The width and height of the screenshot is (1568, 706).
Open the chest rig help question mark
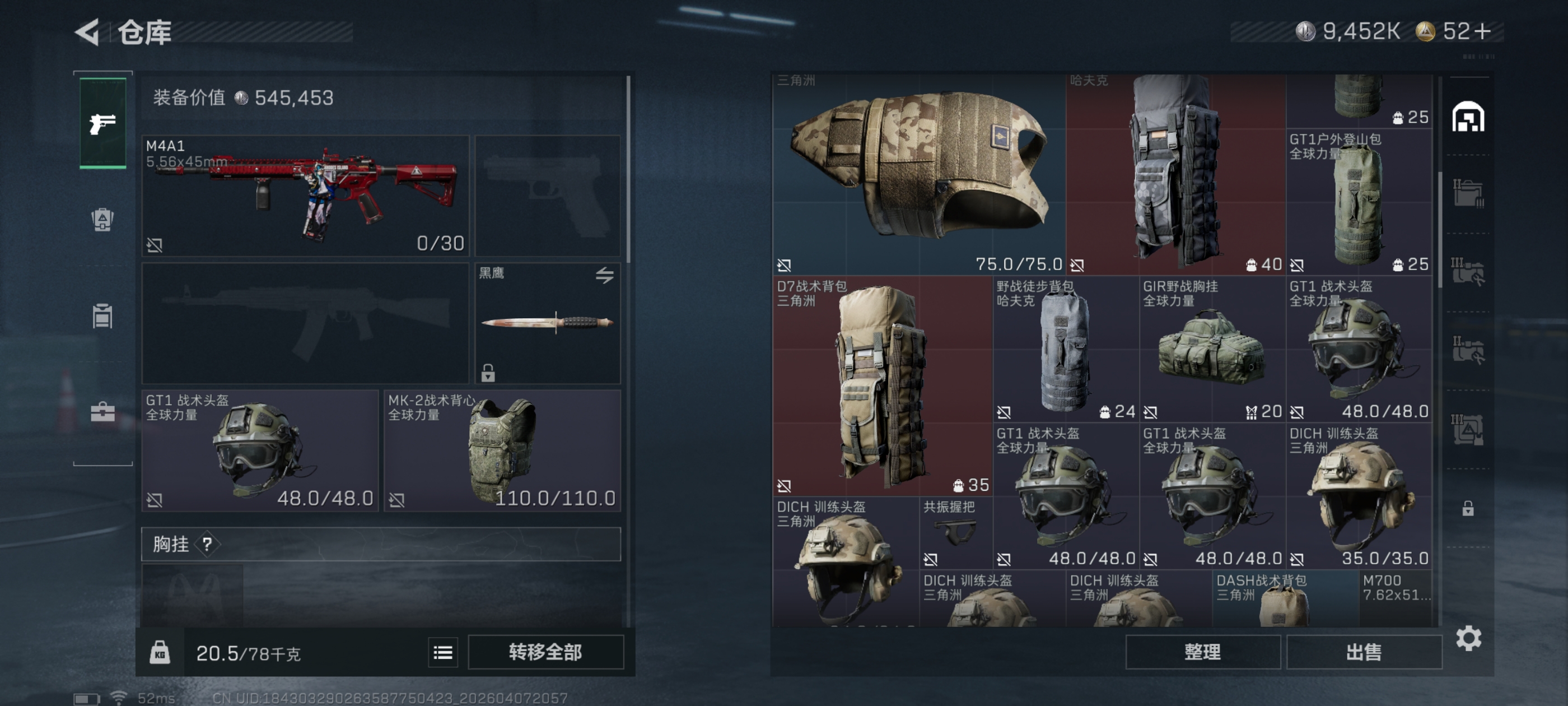[207, 544]
